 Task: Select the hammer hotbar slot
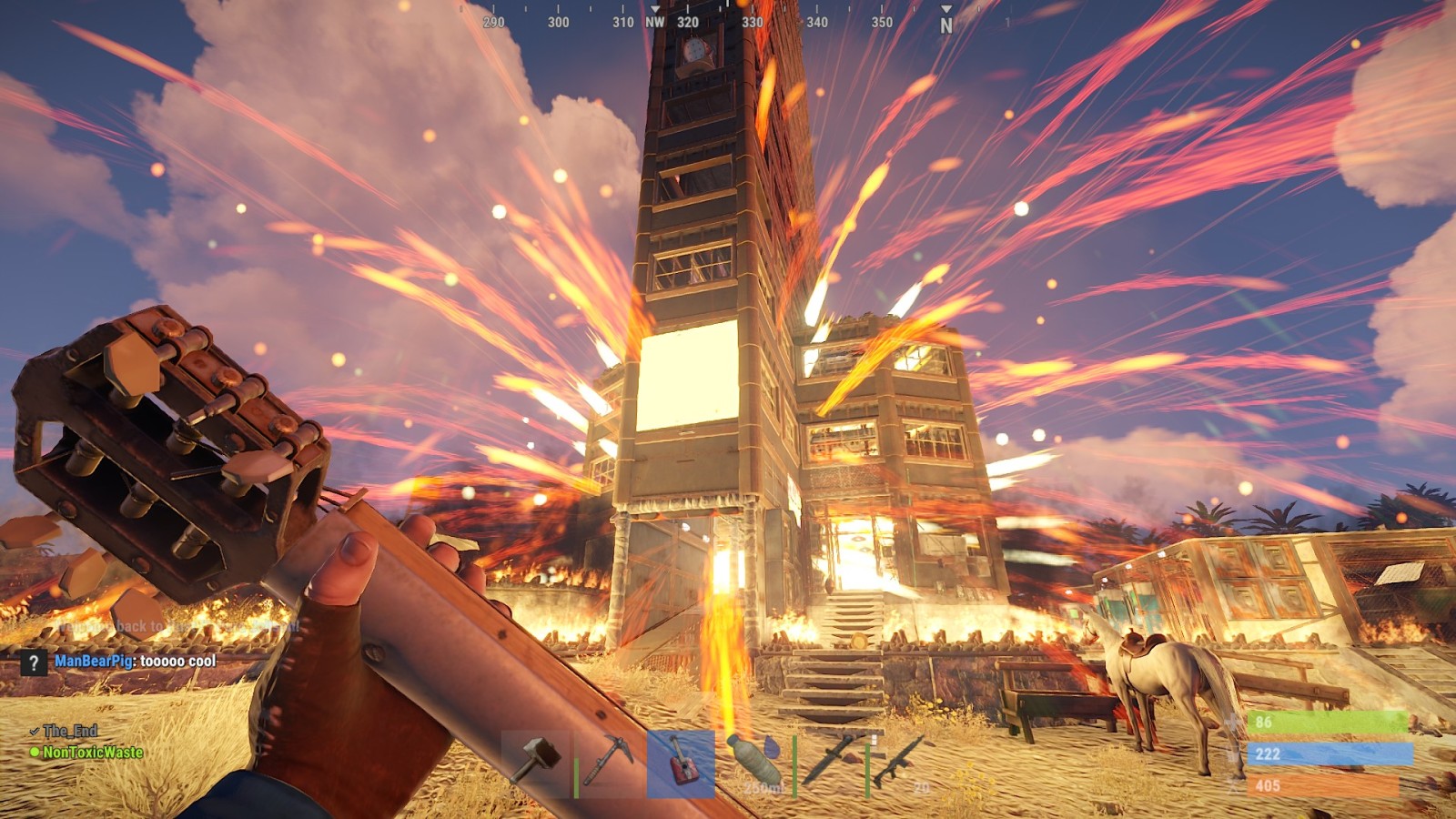pos(537,763)
